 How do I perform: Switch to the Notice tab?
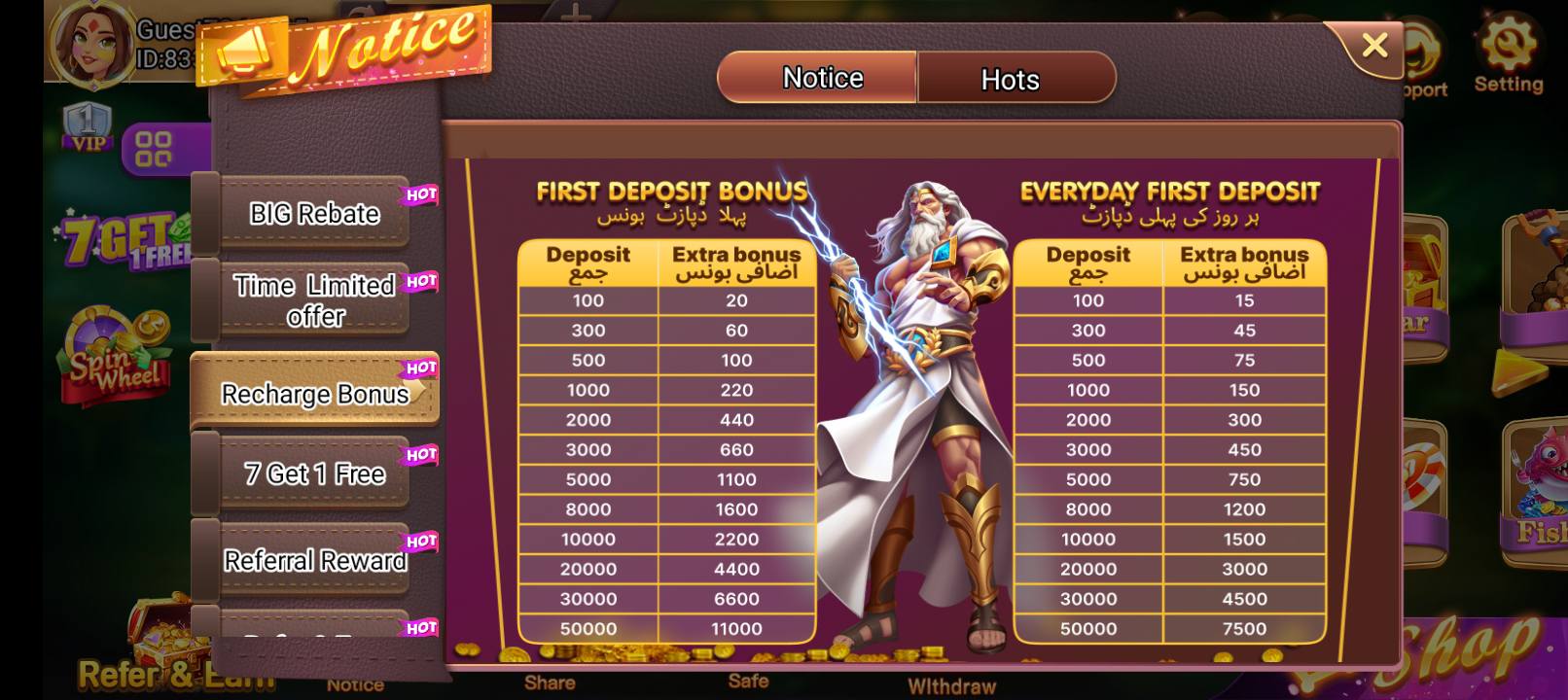820,78
